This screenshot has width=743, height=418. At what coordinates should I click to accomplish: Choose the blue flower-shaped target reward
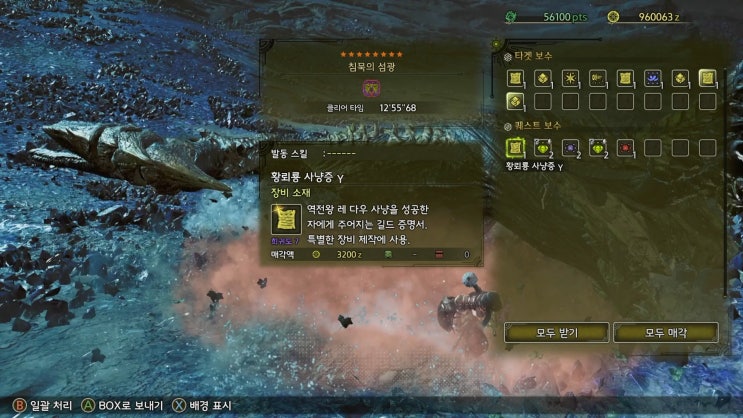pos(653,77)
